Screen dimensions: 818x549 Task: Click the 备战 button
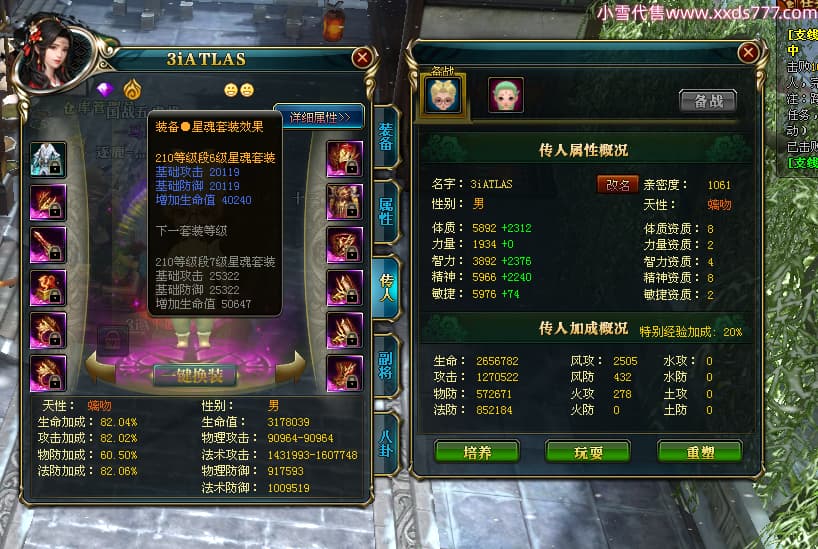tap(707, 100)
